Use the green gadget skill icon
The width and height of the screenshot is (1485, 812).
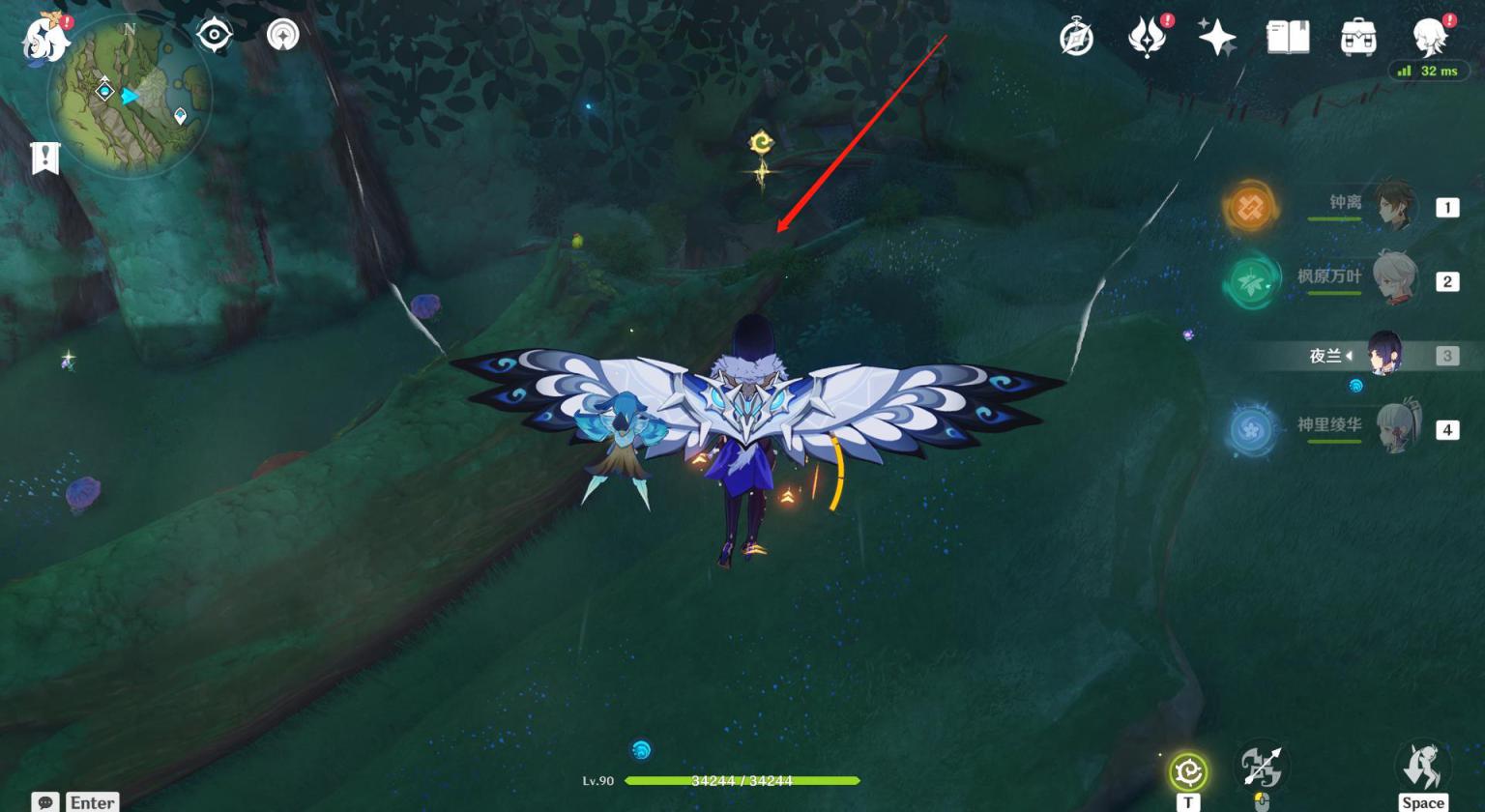click(x=1188, y=771)
